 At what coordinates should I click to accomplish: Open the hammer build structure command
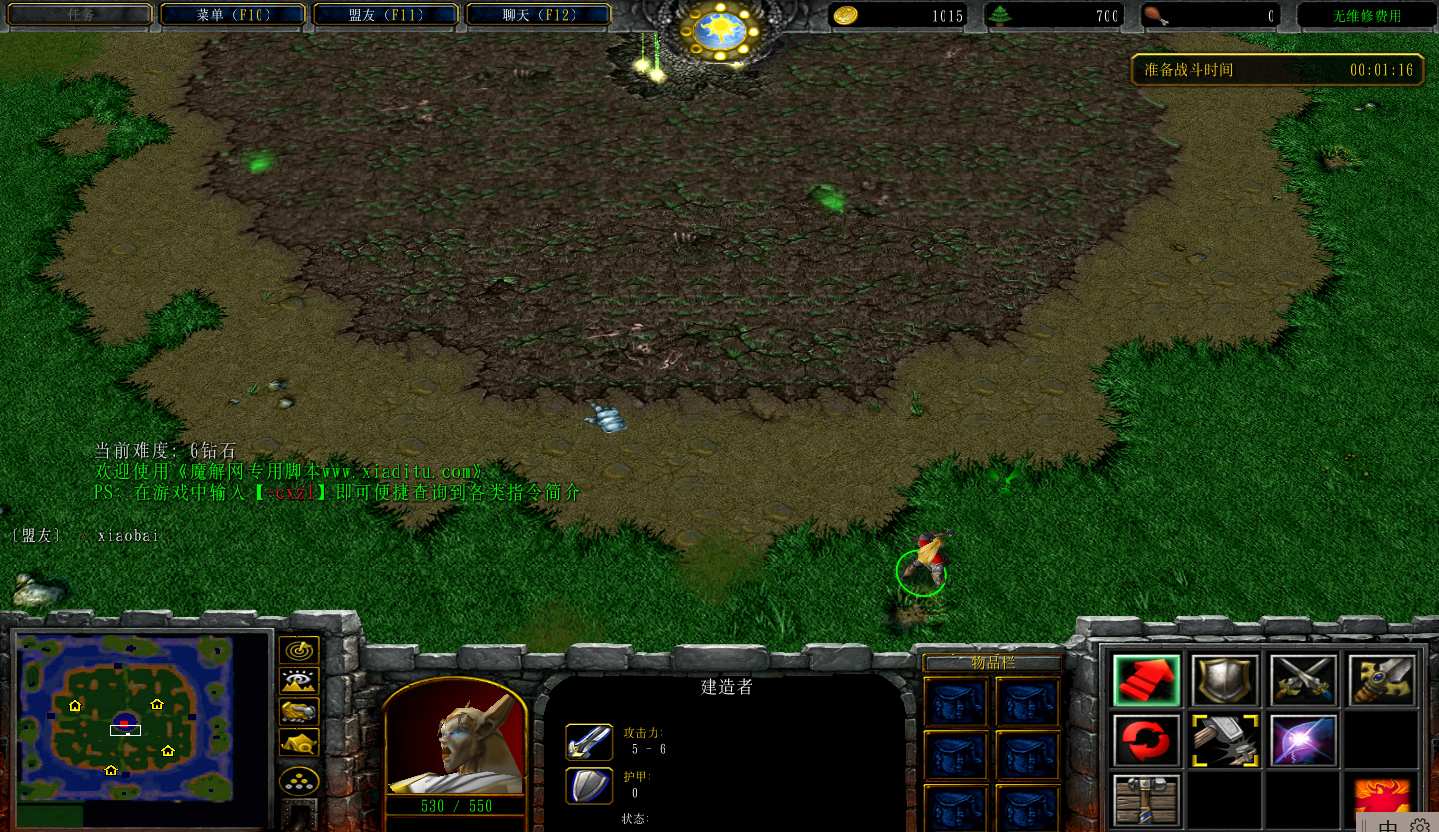click(1225, 740)
